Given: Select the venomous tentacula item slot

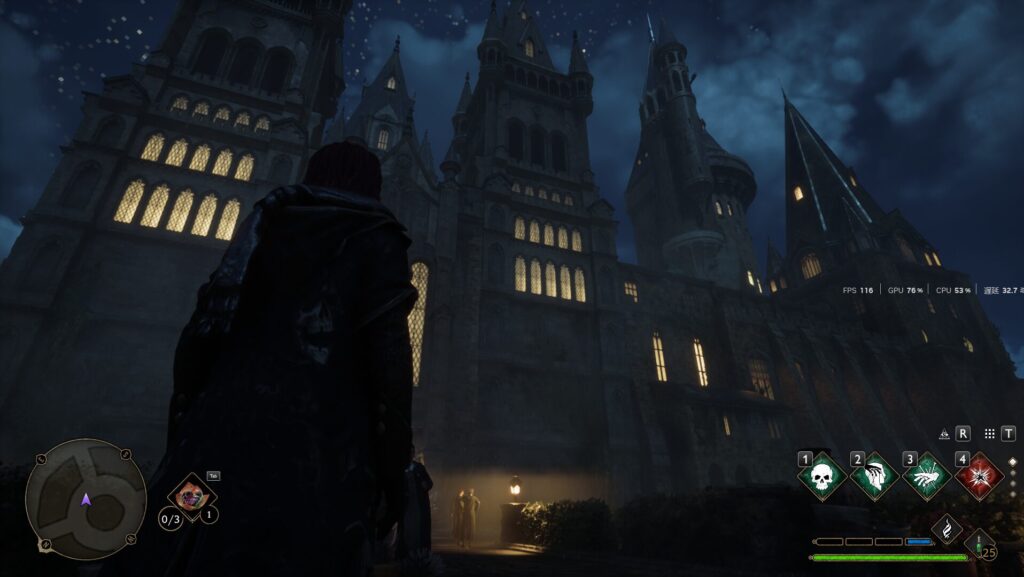Looking at the screenshot, I should pos(191,496).
